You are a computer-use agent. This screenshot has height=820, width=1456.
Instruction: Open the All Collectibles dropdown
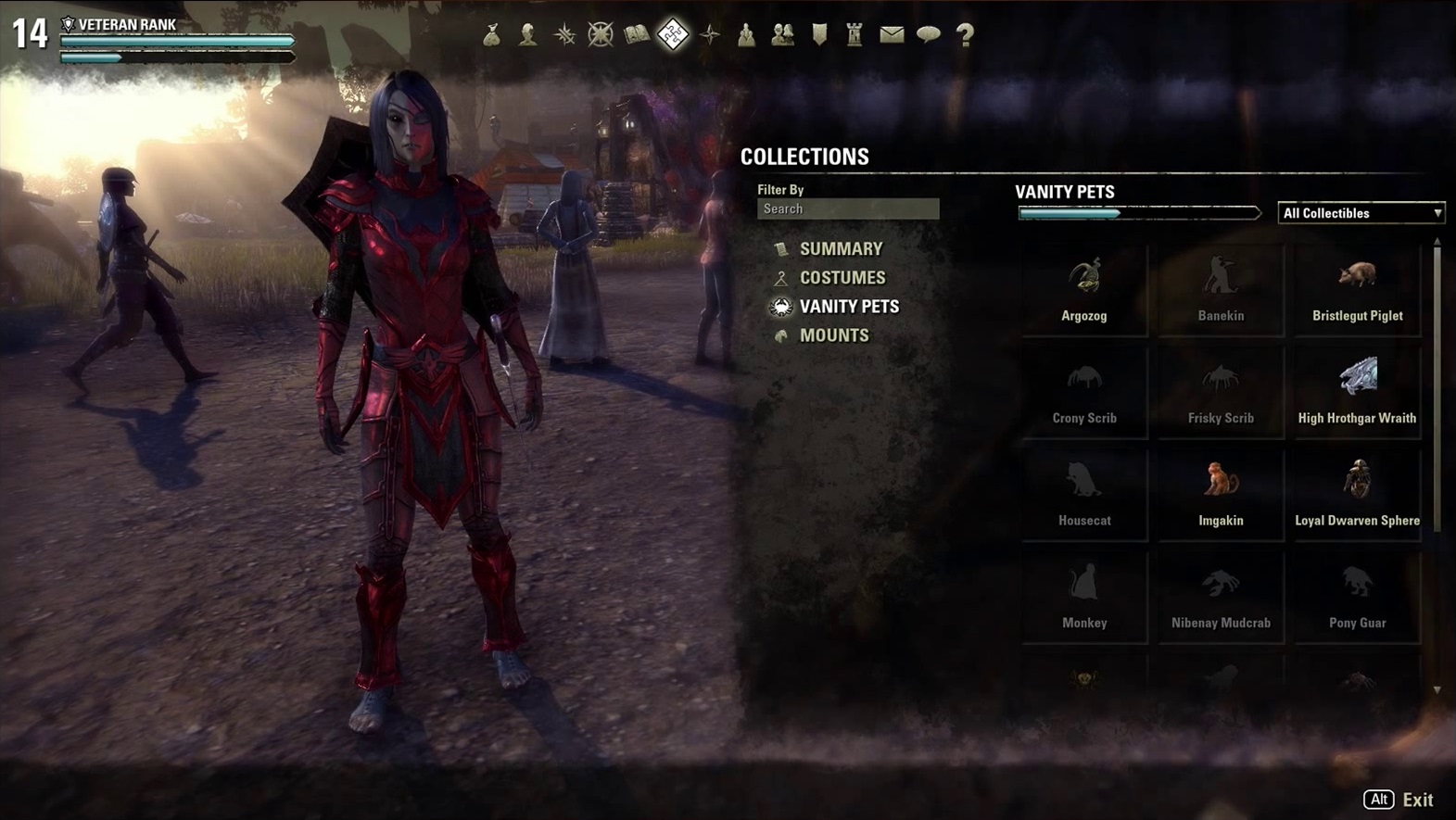(x=1361, y=213)
